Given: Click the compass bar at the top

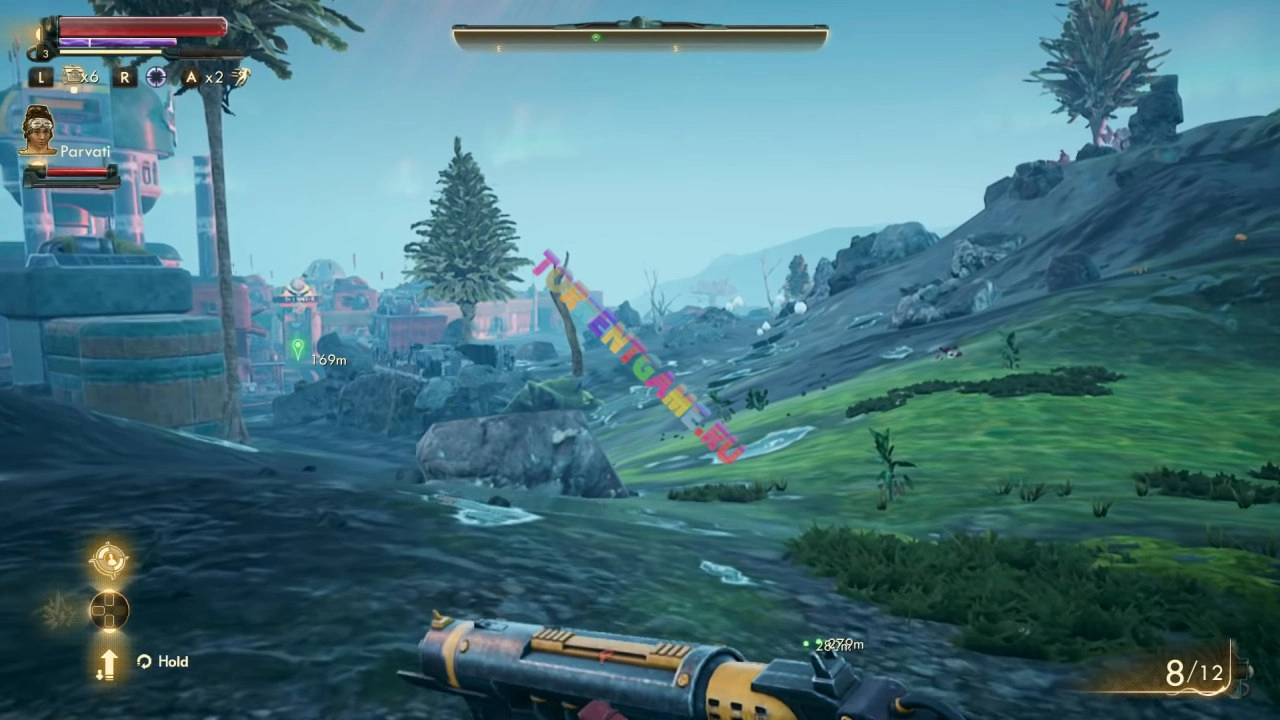Looking at the screenshot, I should [640, 38].
